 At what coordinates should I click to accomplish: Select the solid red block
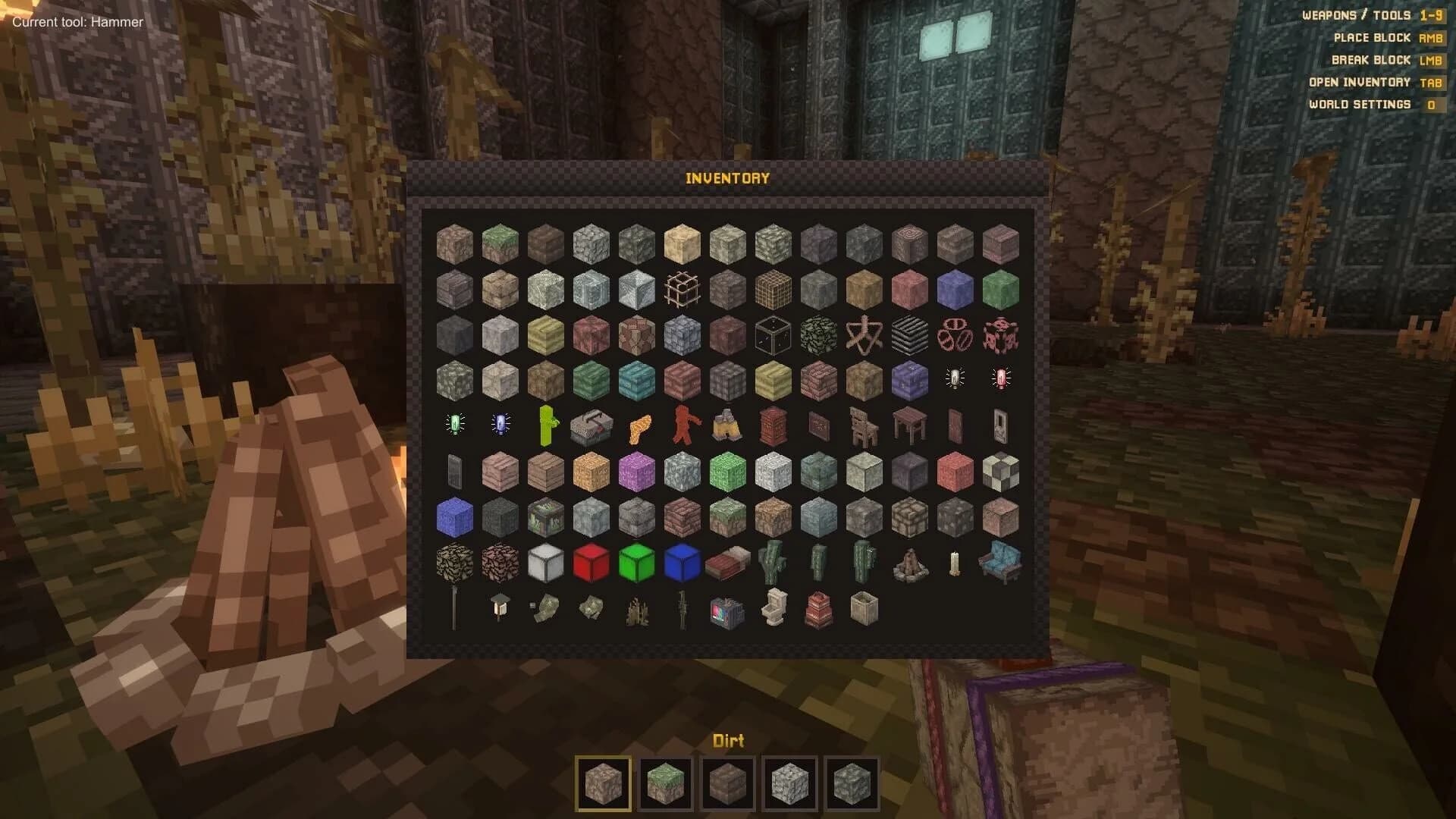[590, 563]
